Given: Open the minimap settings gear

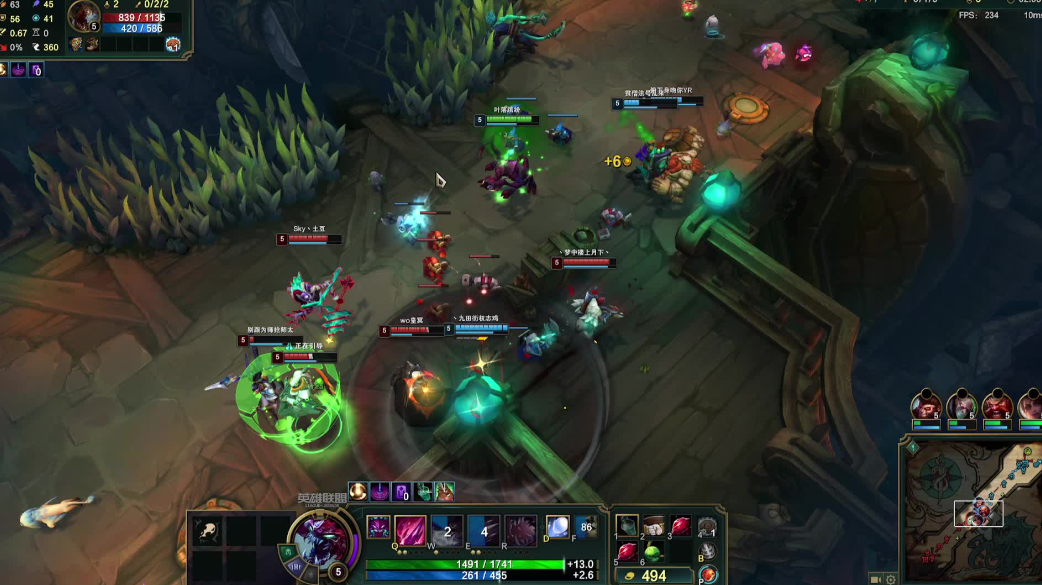Looking at the screenshot, I should [x=891, y=579].
